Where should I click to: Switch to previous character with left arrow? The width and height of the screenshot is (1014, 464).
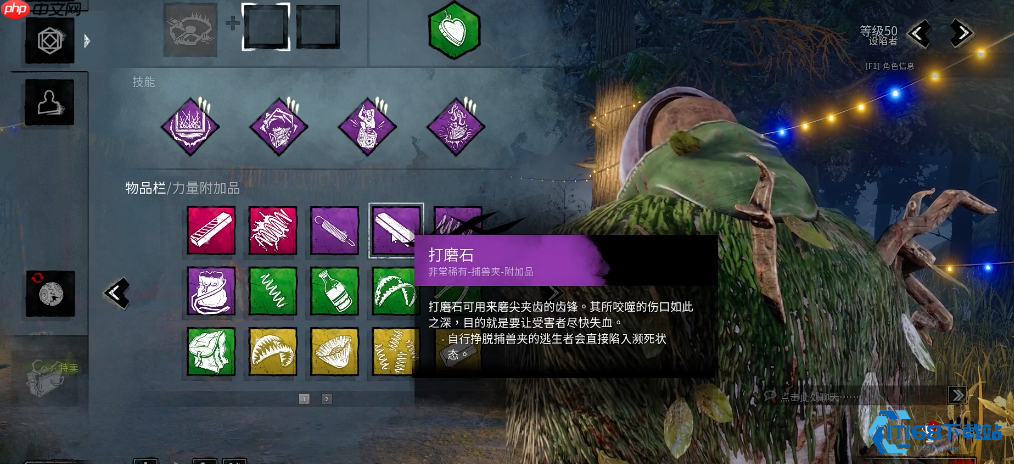pyautogui.click(x=919, y=33)
